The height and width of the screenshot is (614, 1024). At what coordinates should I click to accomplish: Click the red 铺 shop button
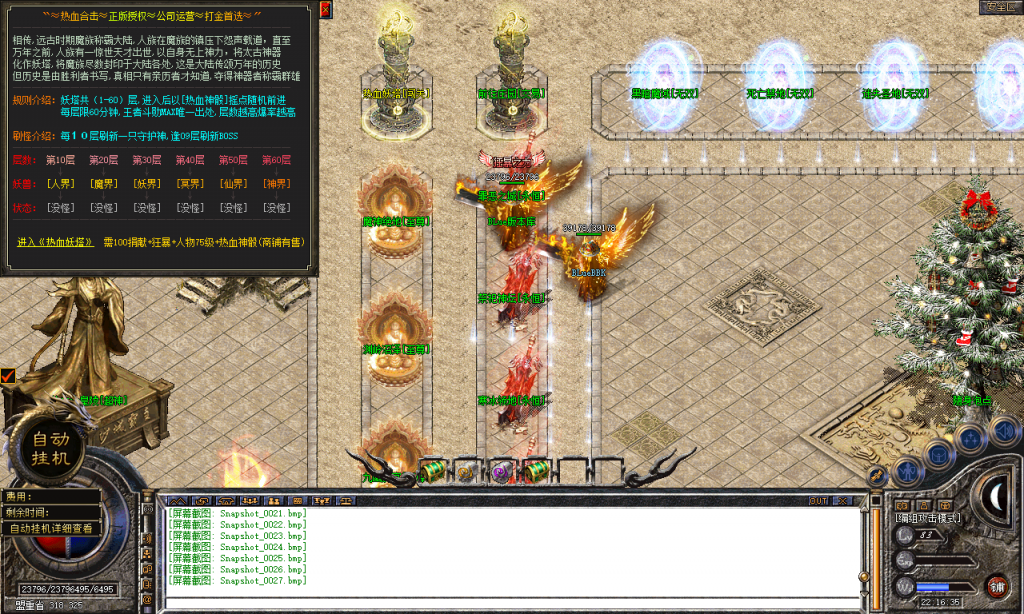996,585
